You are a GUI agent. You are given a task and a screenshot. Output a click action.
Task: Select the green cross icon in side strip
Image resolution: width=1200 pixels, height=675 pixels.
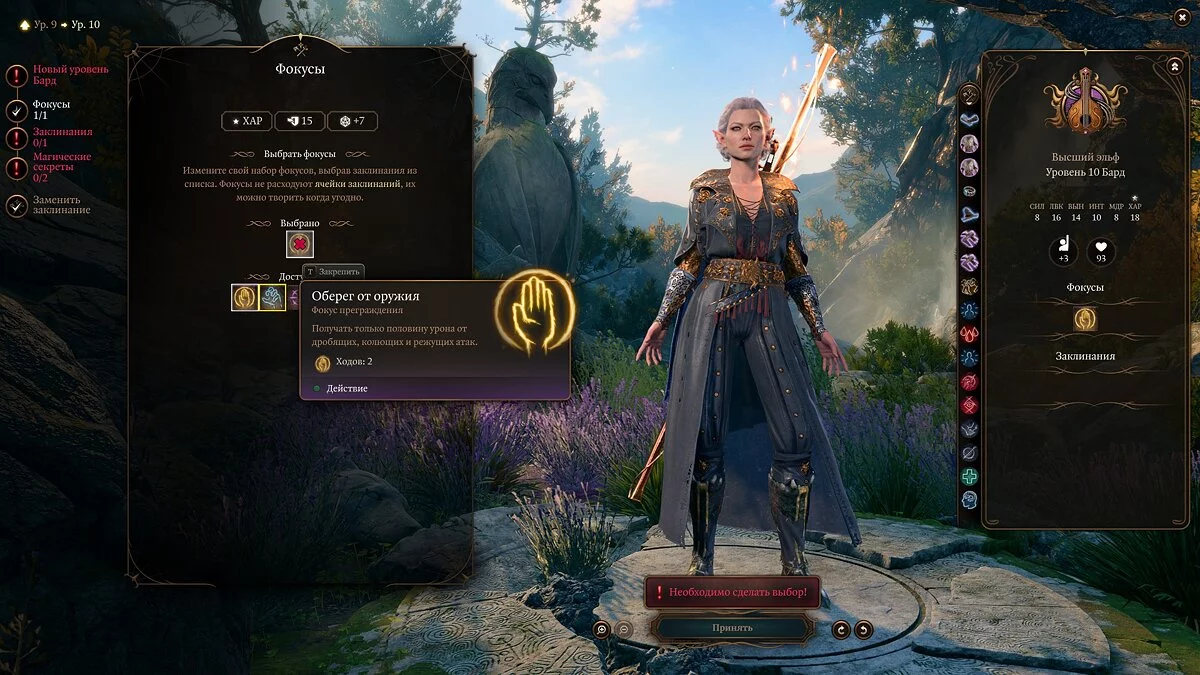click(x=969, y=477)
